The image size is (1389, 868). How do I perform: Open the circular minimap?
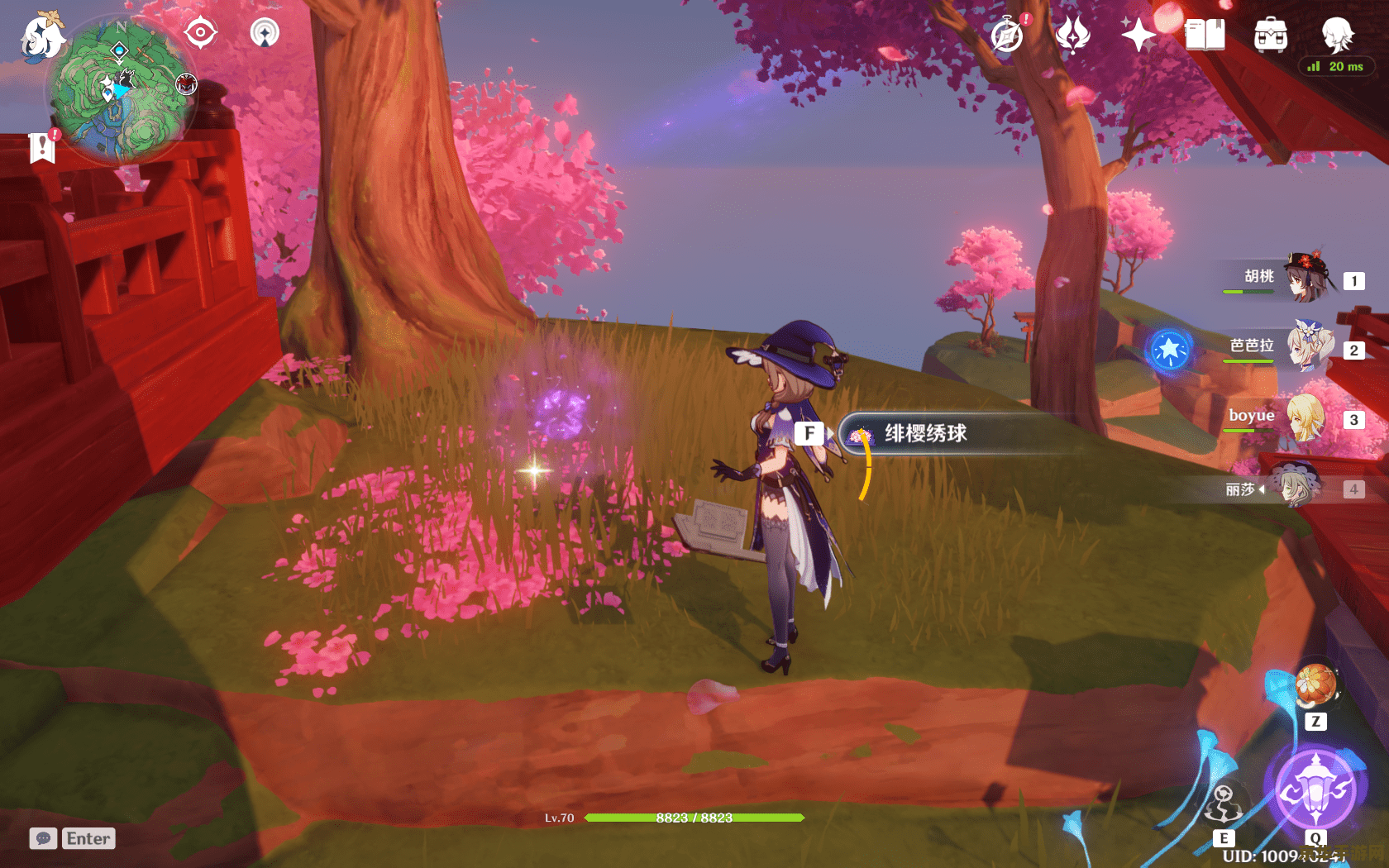coord(121,91)
